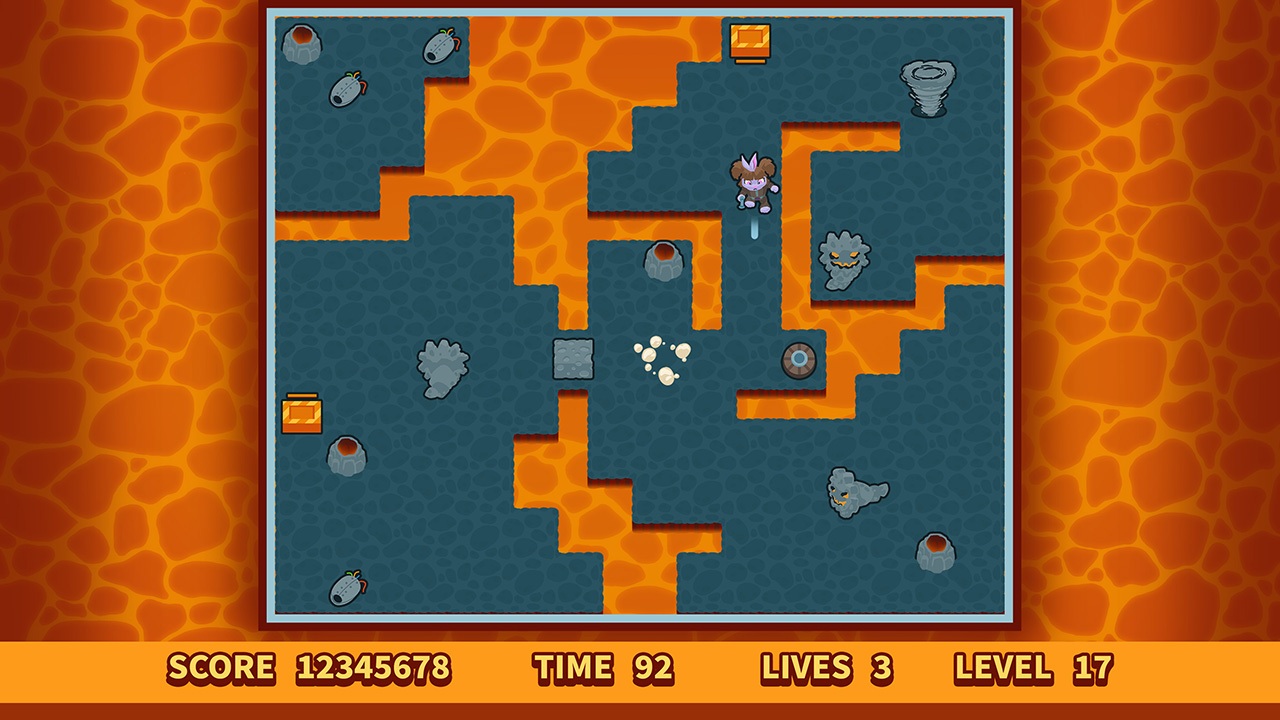Viewport: 1280px width, 720px height.
Task: Select the bunny-eared player character
Action: (x=755, y=185)
